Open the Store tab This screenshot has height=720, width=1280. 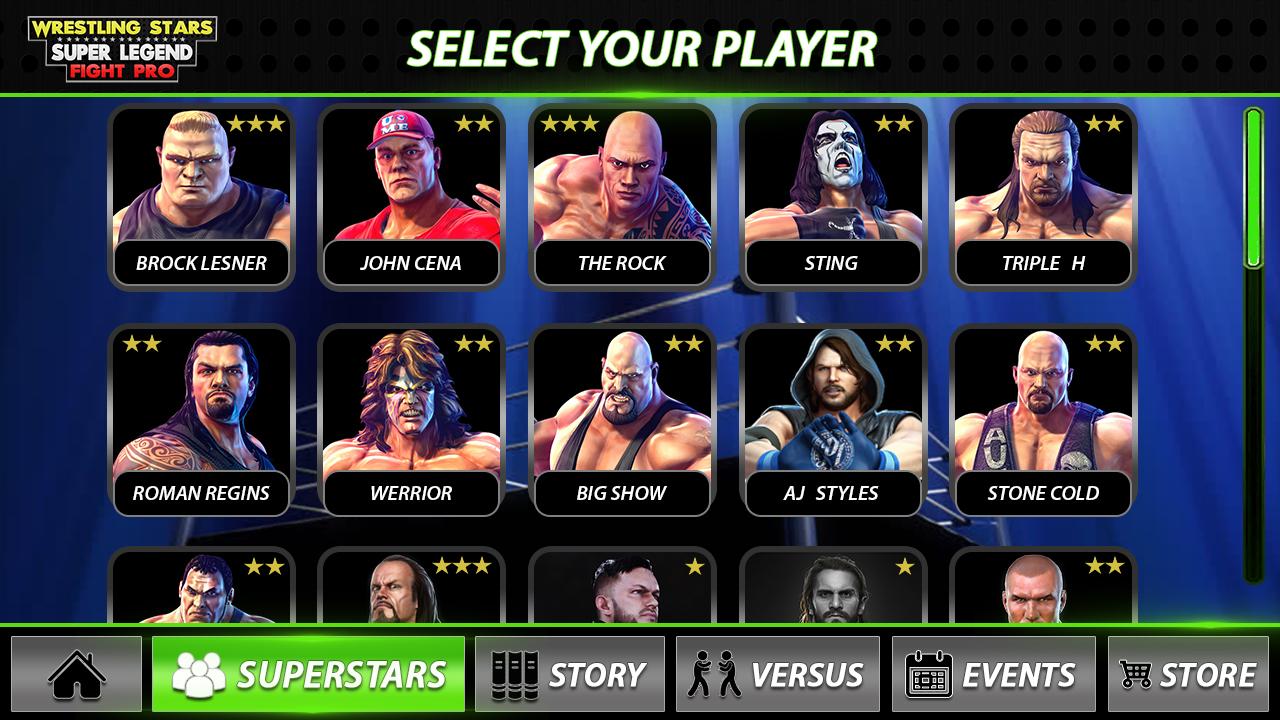pos(1187,674)
